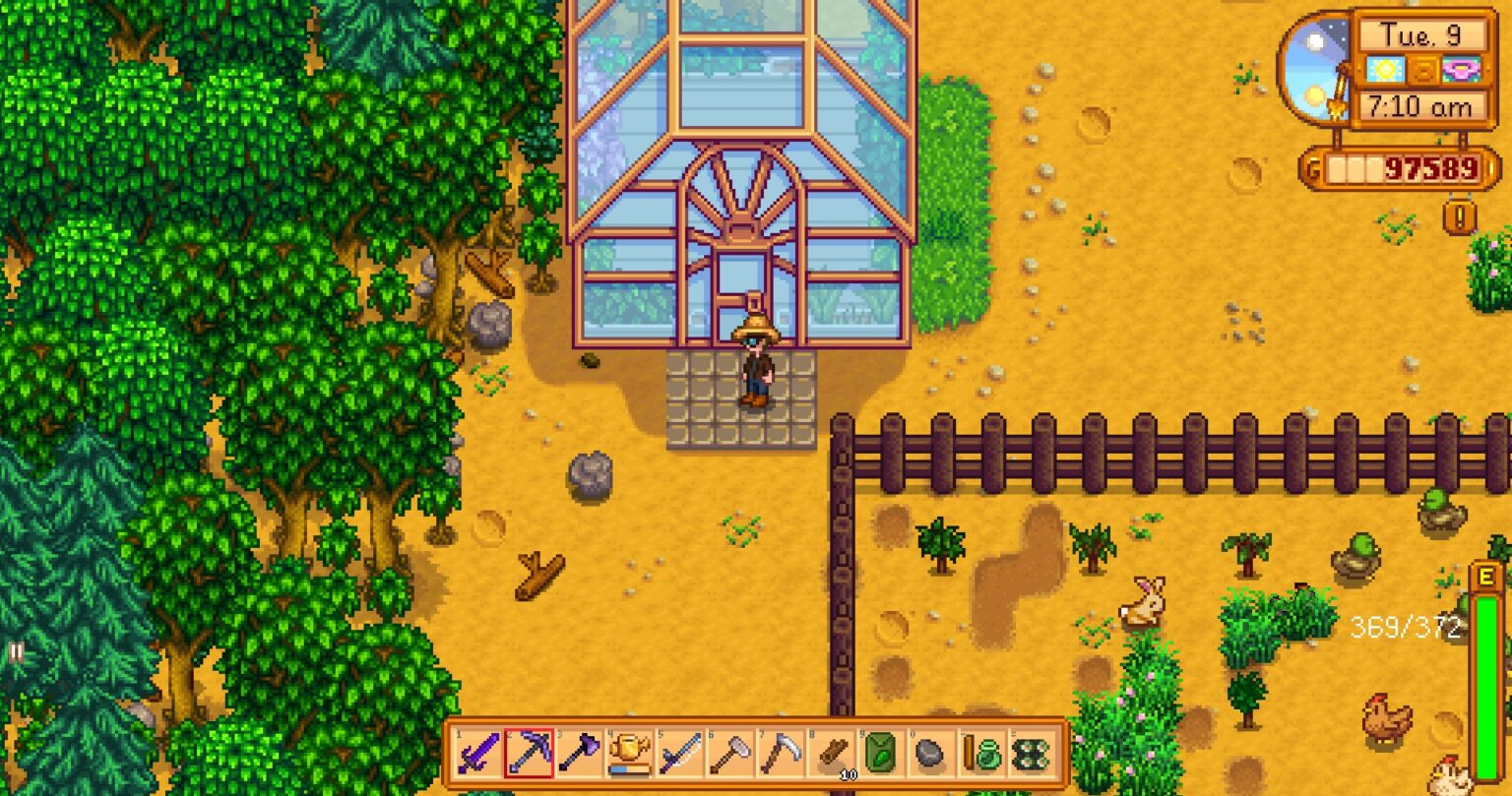1512x796 pixels.
Task: Click the flower season icon in the clock display
Action: (x=1461, y=69)
